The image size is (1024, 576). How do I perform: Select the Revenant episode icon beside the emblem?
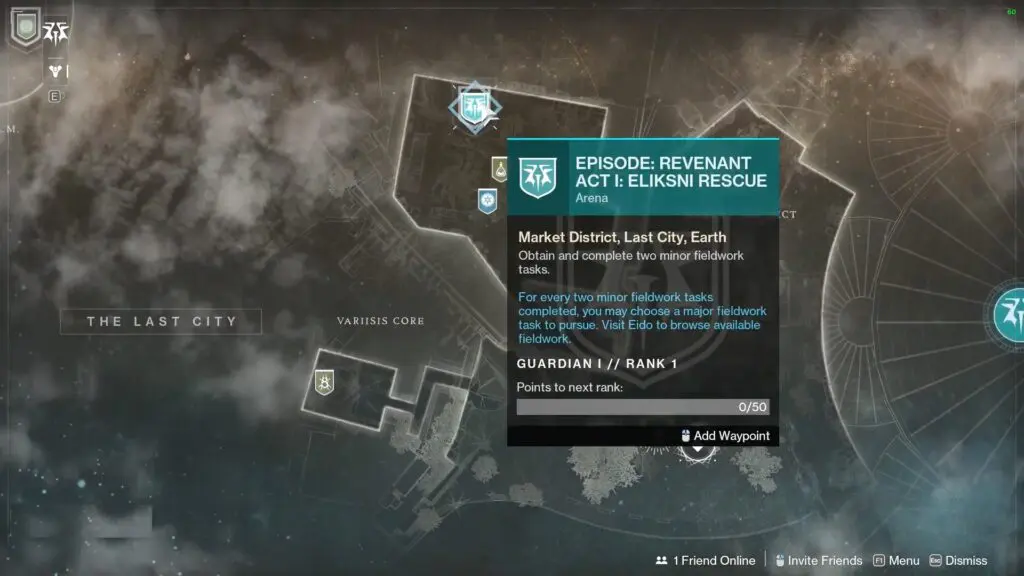click(x=56, y=32)
